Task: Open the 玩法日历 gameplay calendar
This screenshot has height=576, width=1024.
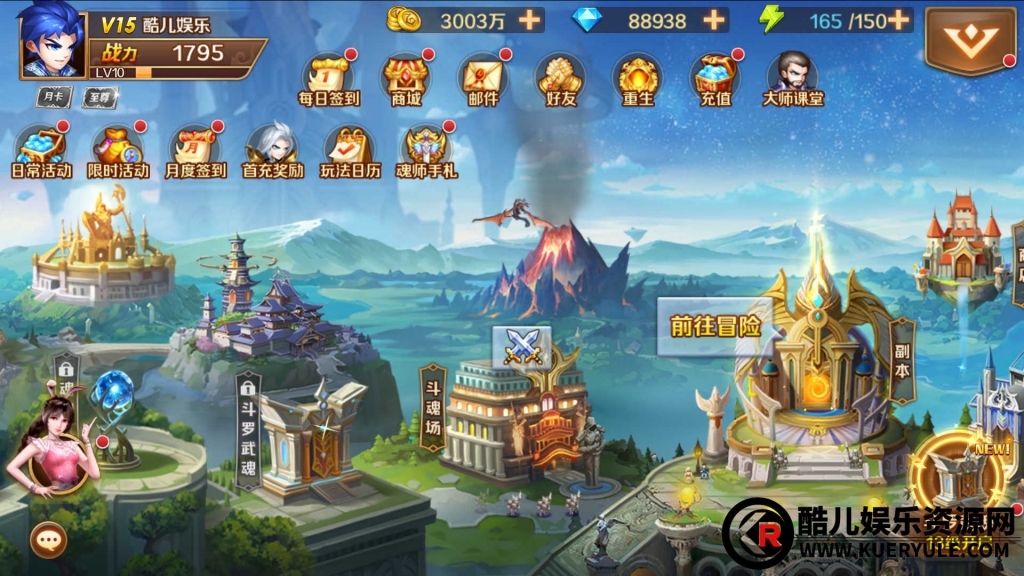Action: click(x=349, y=148)
